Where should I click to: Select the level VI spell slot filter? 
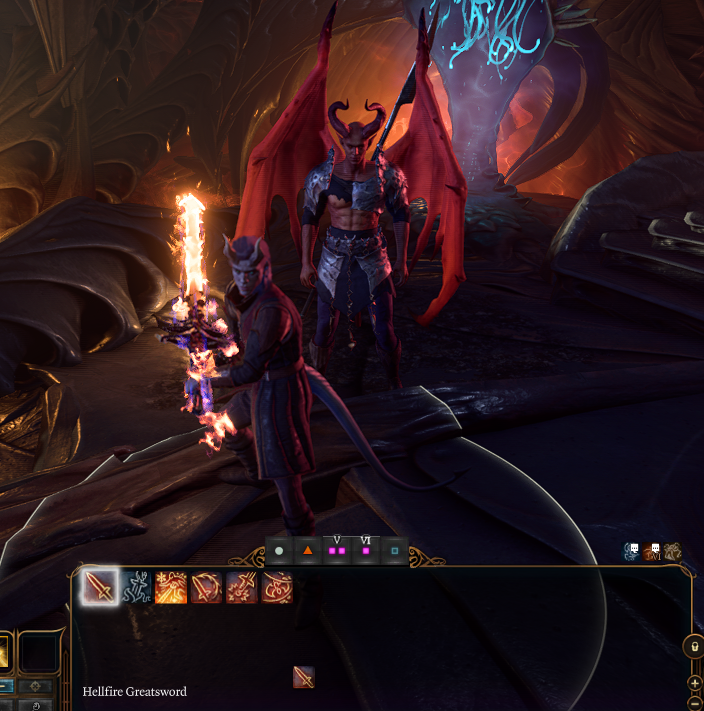[x=366, y=551]
